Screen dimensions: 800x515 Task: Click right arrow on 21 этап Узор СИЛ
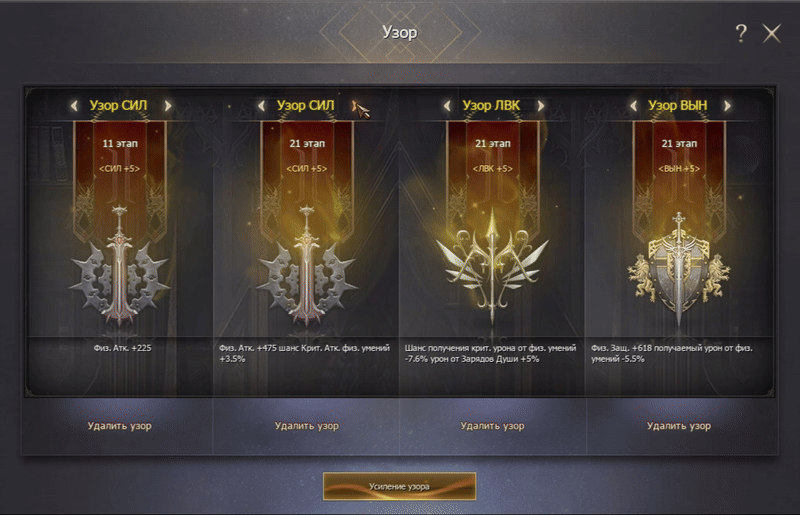[x=353, y=104]
